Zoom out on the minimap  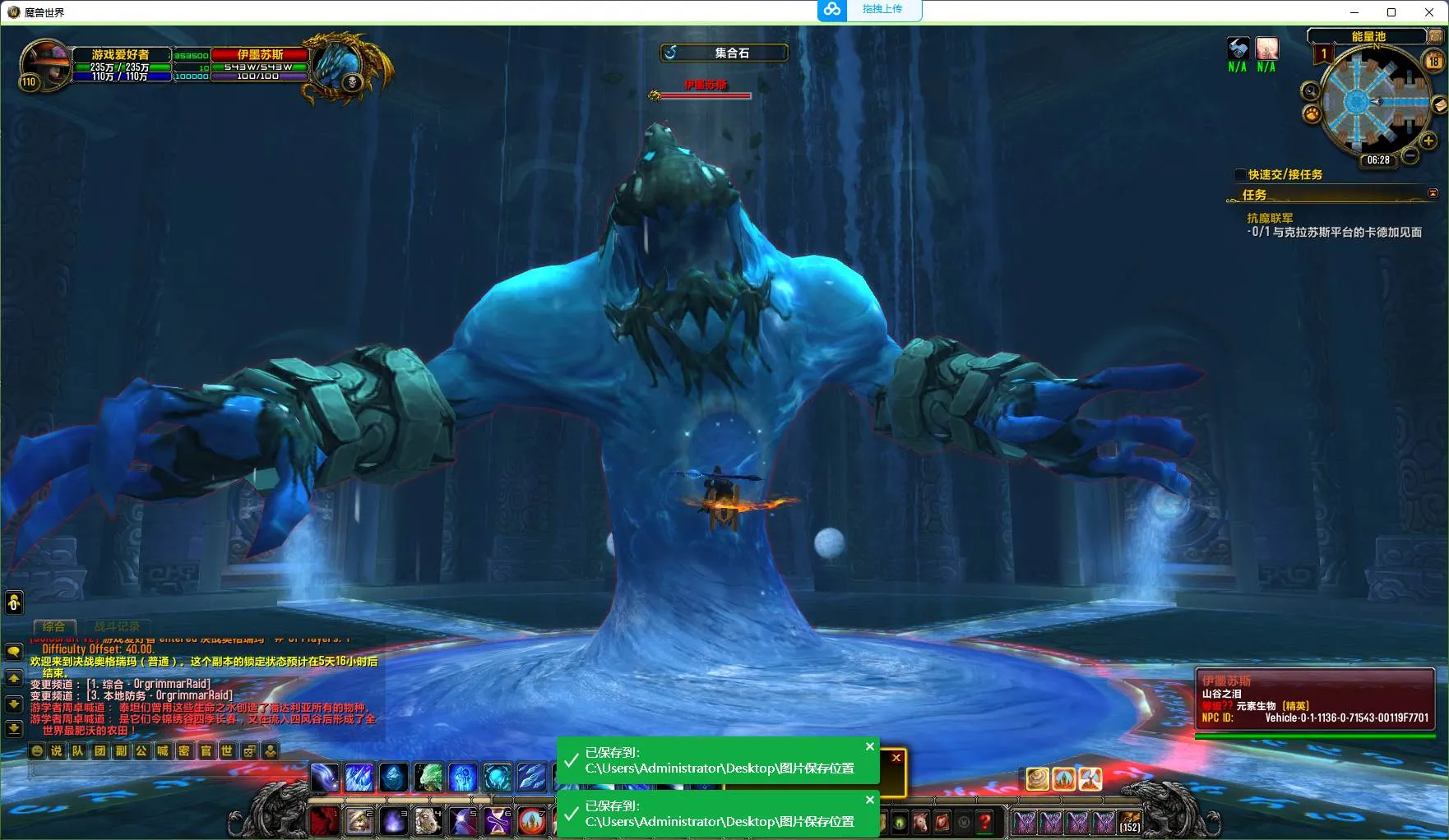point(1410,155)
